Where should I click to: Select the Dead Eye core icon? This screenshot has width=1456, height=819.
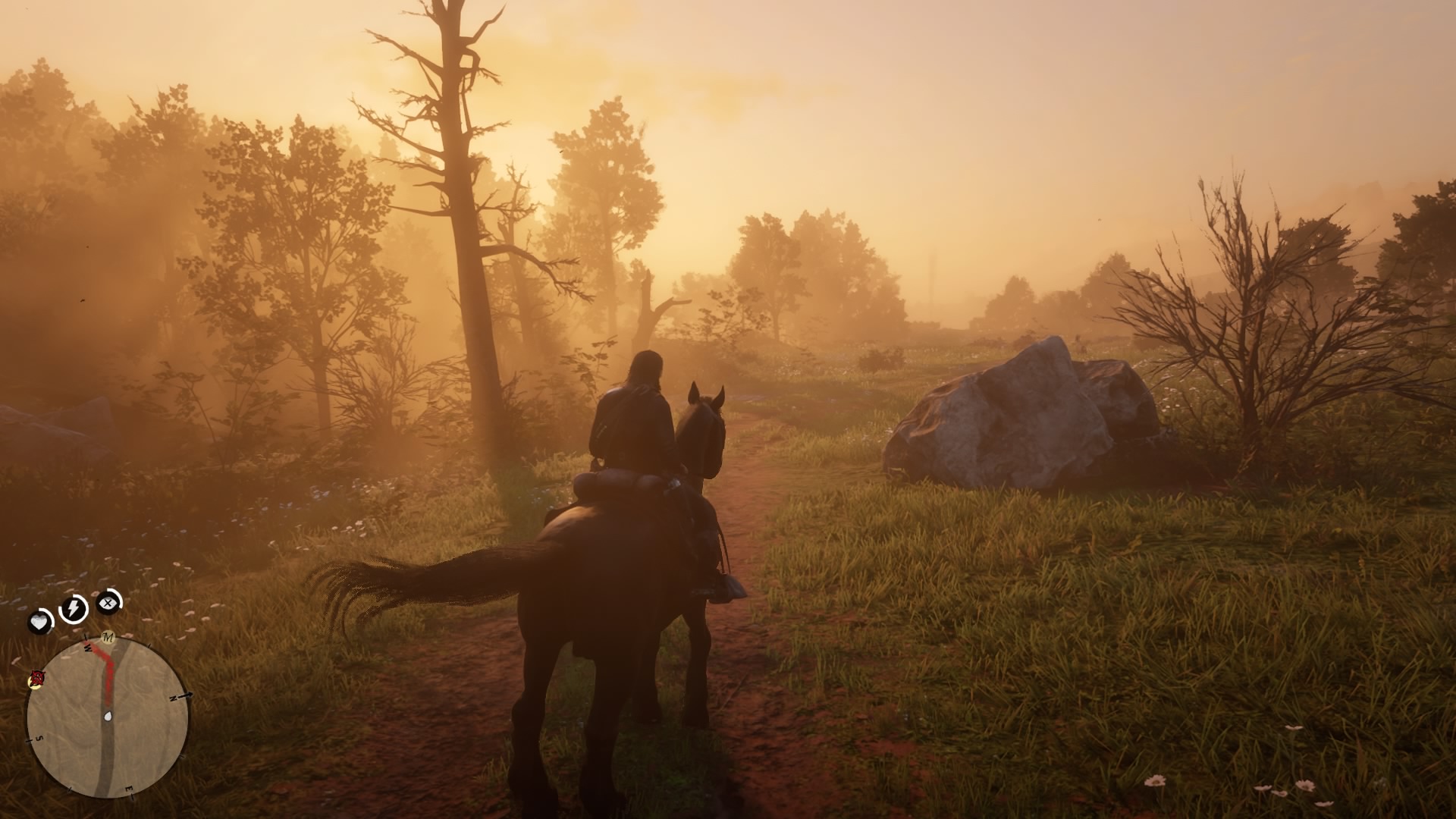109,603
